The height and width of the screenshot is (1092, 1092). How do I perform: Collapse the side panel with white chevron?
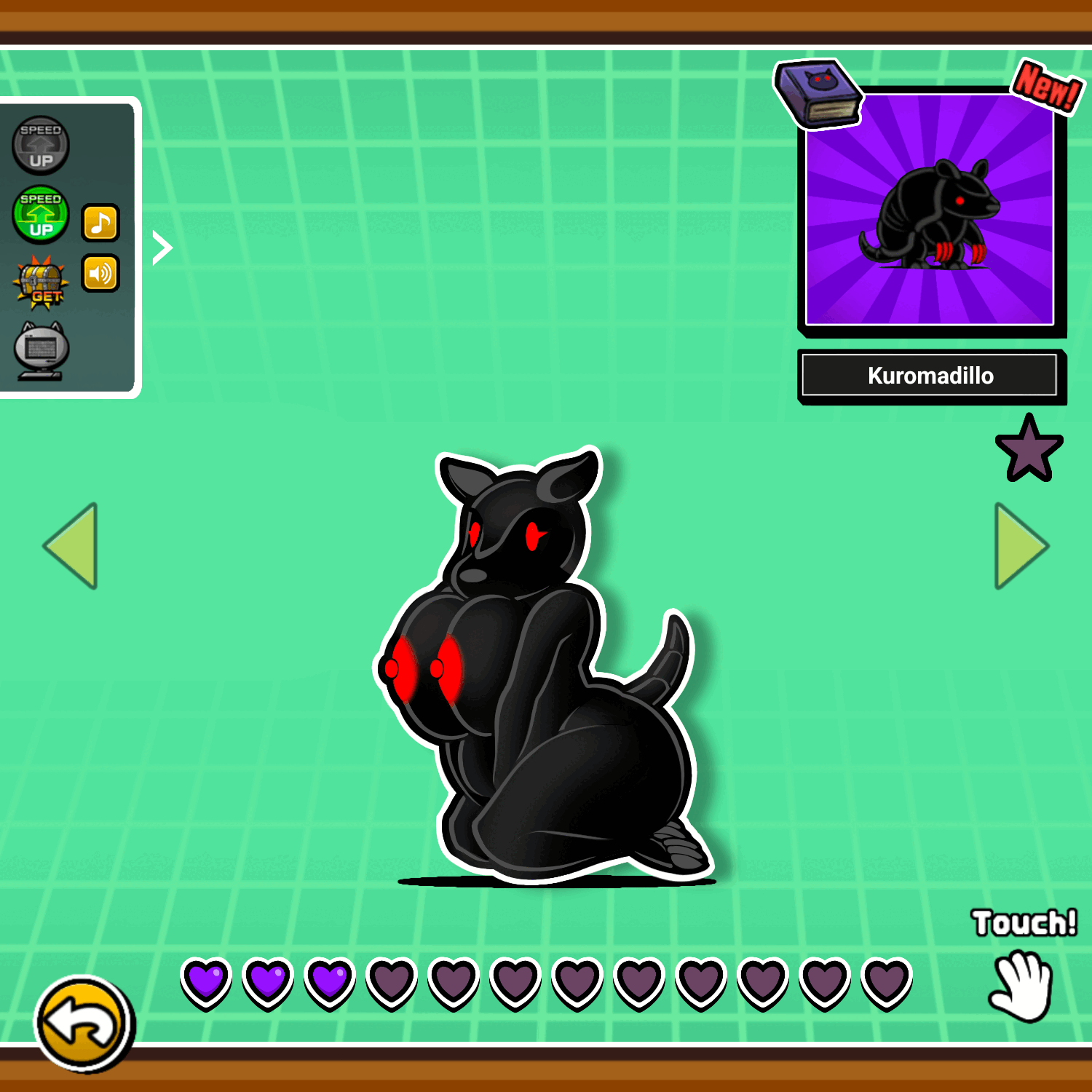click(x=162, y=248)
